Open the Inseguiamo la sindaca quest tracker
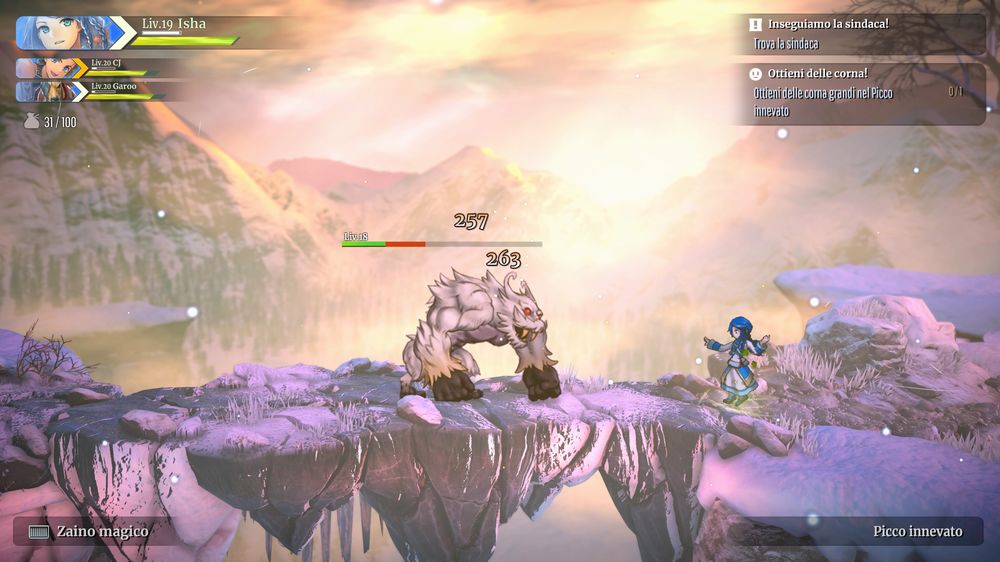The height and width of the screenshot is (562, 1000). click(860, 33)
